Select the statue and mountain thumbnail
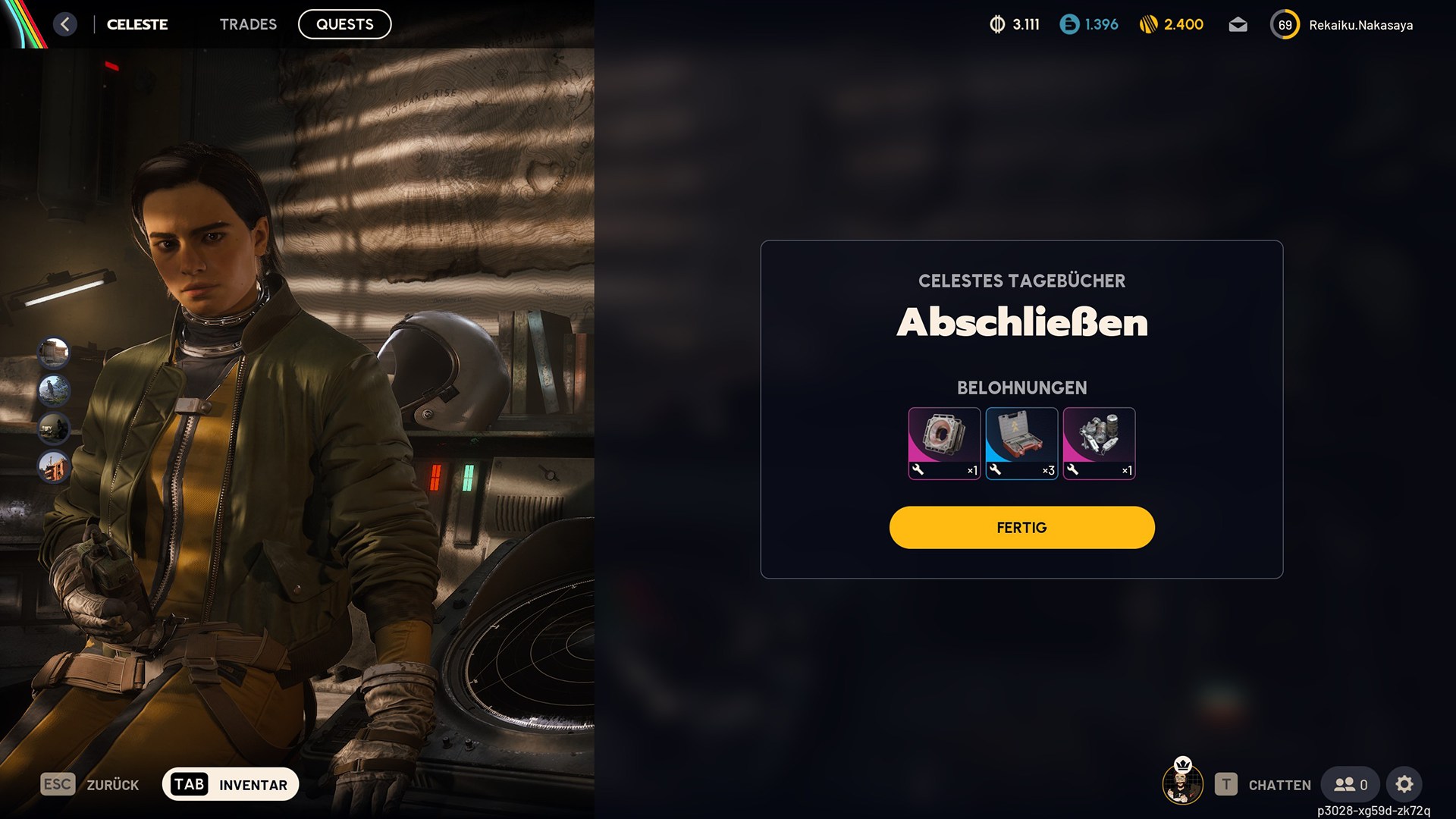Image resolution: width=1456 pixels, height=819 pixels. 54,390
